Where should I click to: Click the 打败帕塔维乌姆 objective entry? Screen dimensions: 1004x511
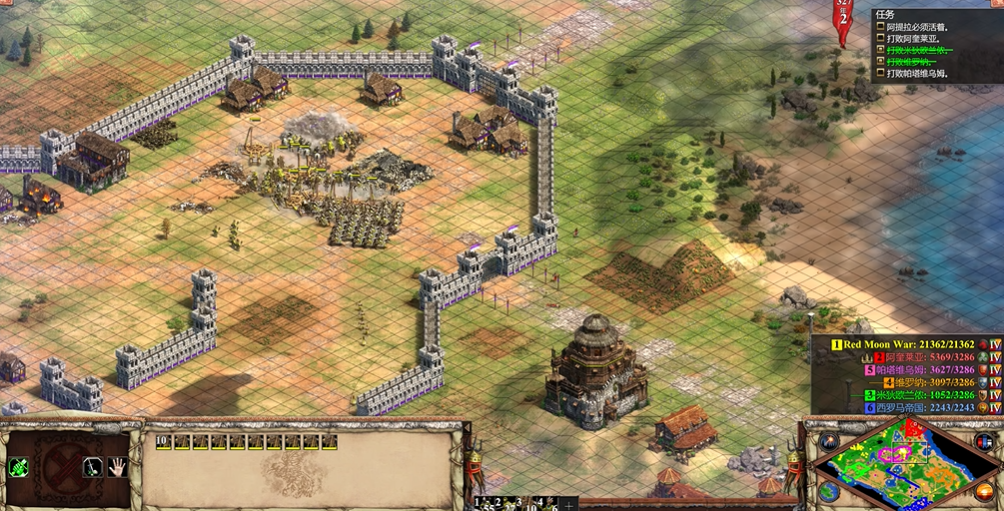click(920, 73)
